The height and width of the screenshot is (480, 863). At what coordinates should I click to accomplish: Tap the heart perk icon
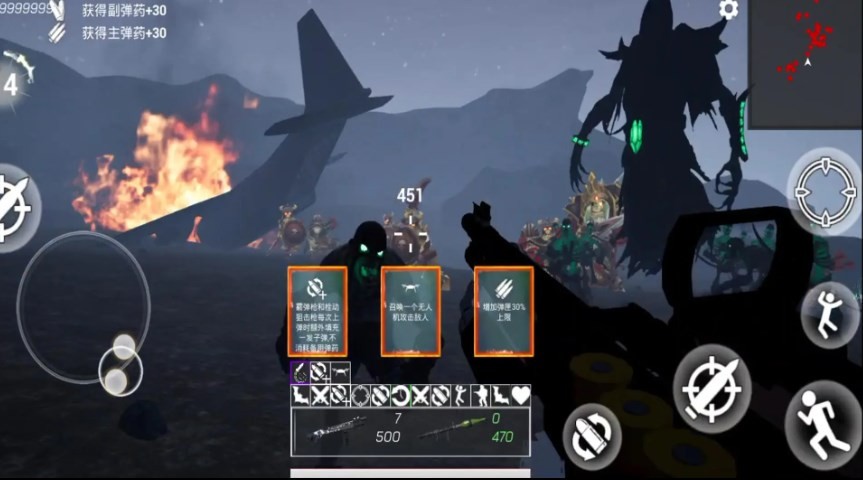pos(520,395)
